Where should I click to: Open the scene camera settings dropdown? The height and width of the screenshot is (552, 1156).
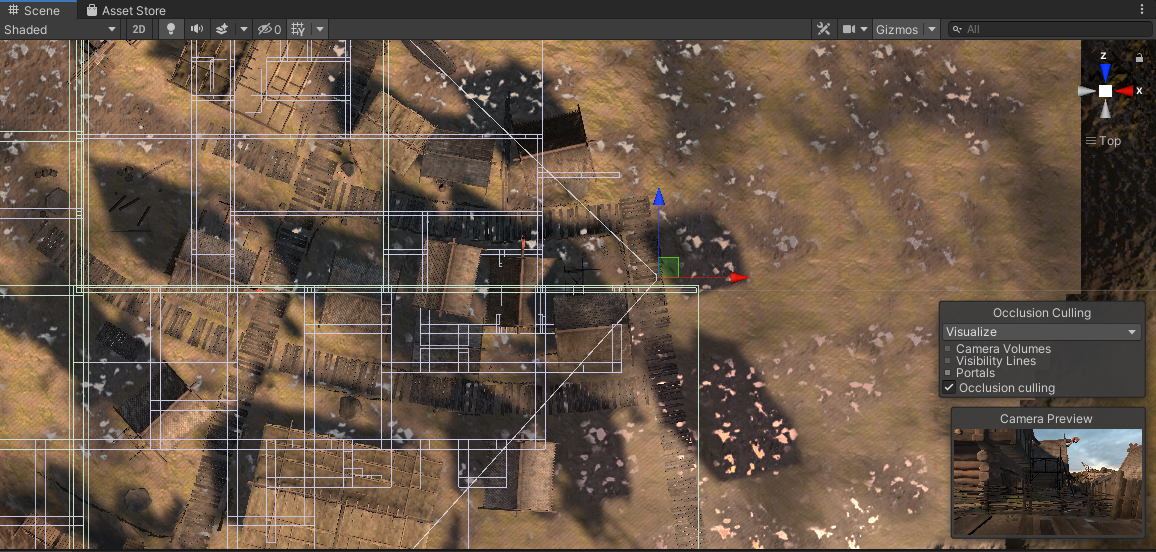tap(855, 29)
